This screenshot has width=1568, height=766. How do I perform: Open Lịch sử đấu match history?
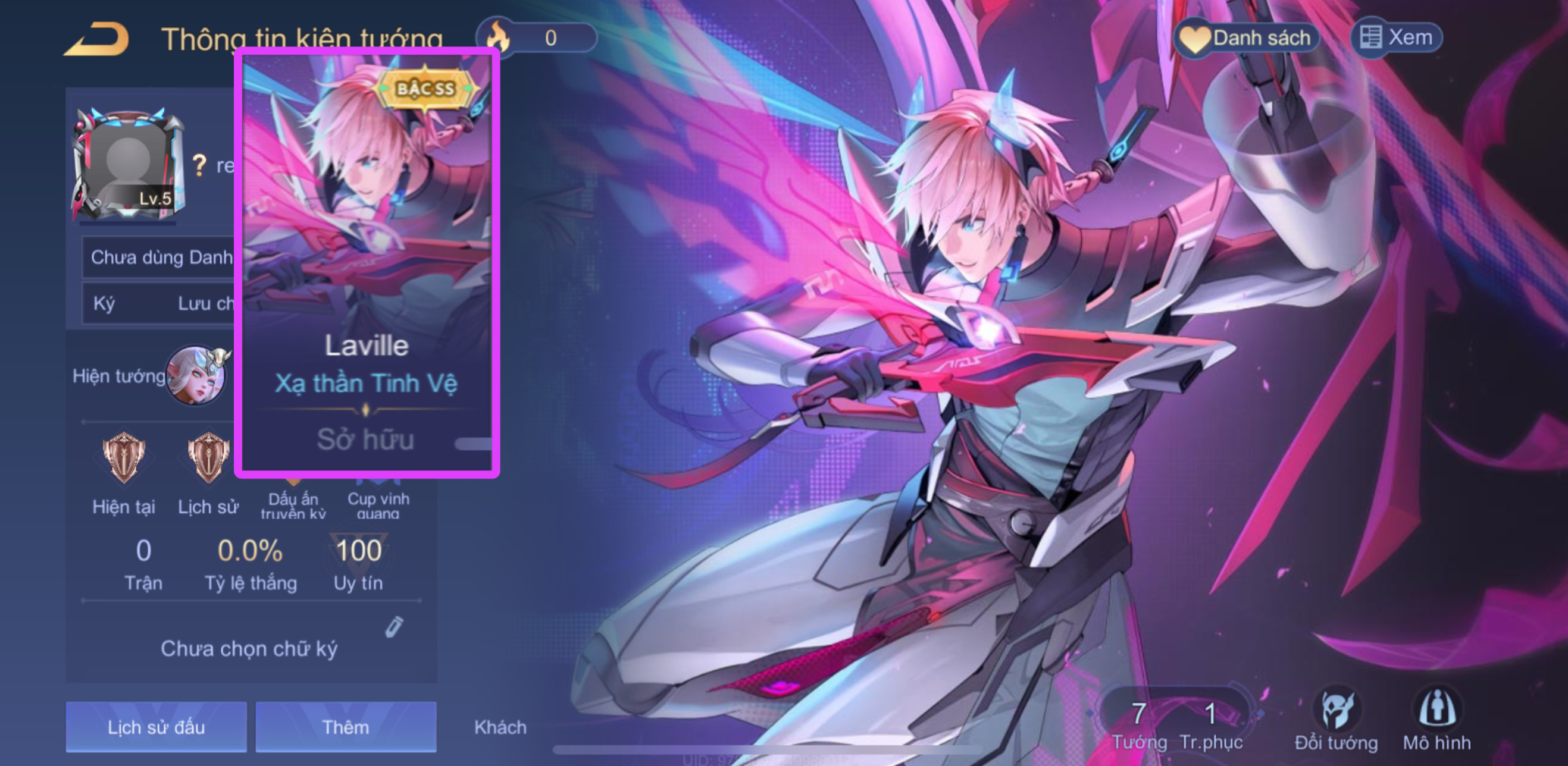click(x=157, y=727)
